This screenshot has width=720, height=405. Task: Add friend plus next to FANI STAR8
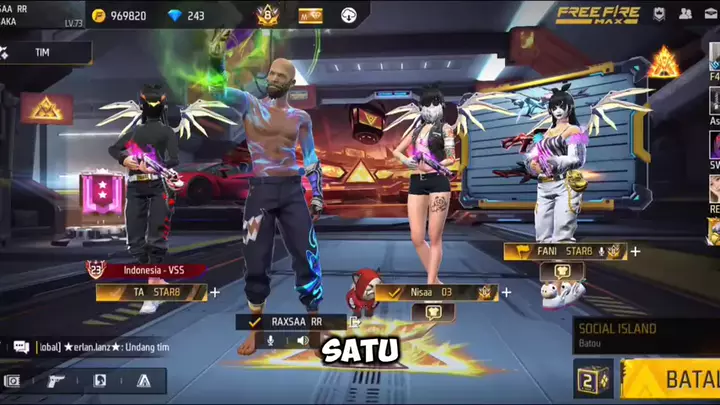point(635,251)
